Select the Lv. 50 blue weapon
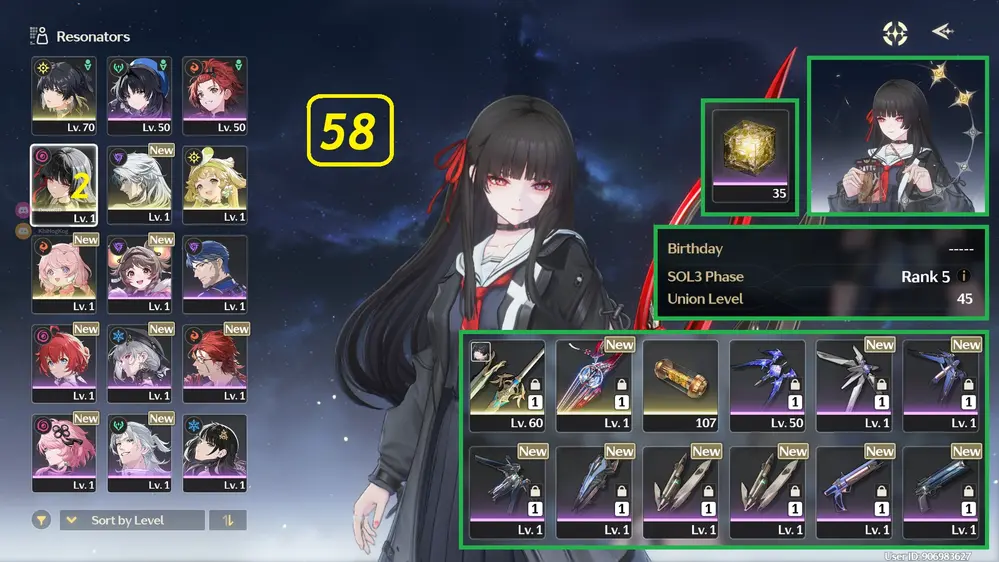The width and height of the screenshot is (999, 562). coord(767,385)
